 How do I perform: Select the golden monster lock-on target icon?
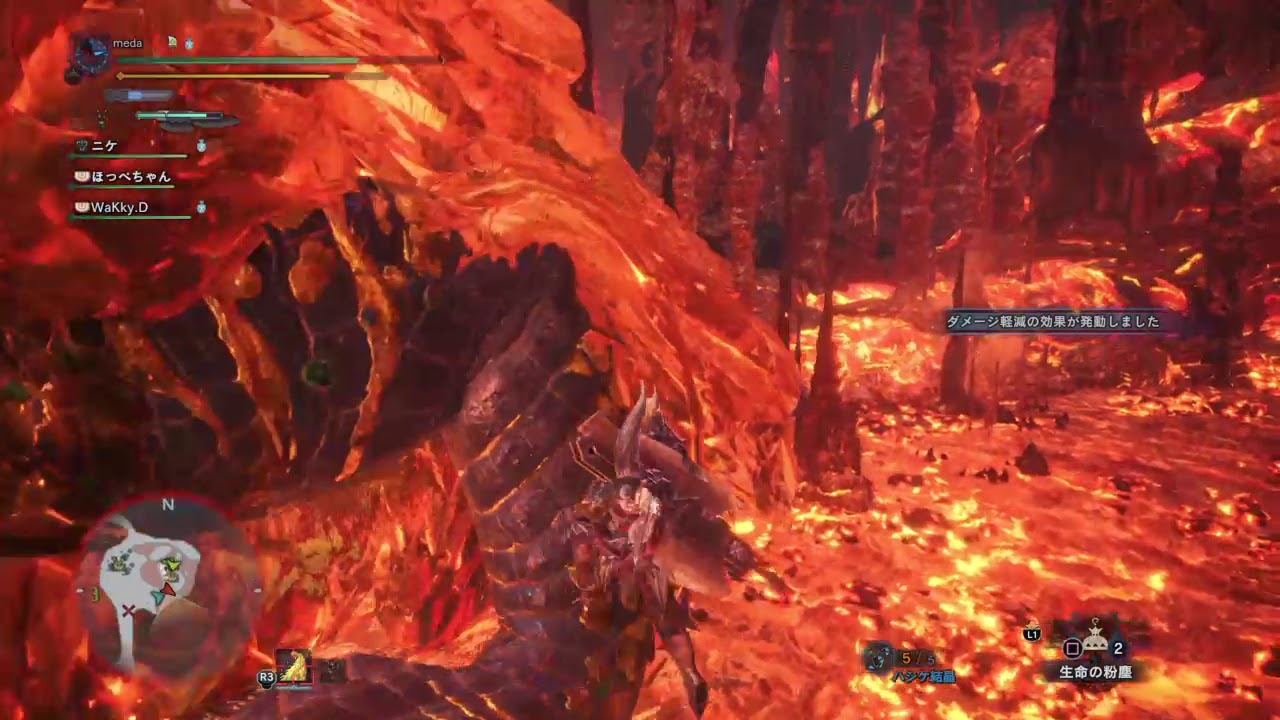[293, 667]
